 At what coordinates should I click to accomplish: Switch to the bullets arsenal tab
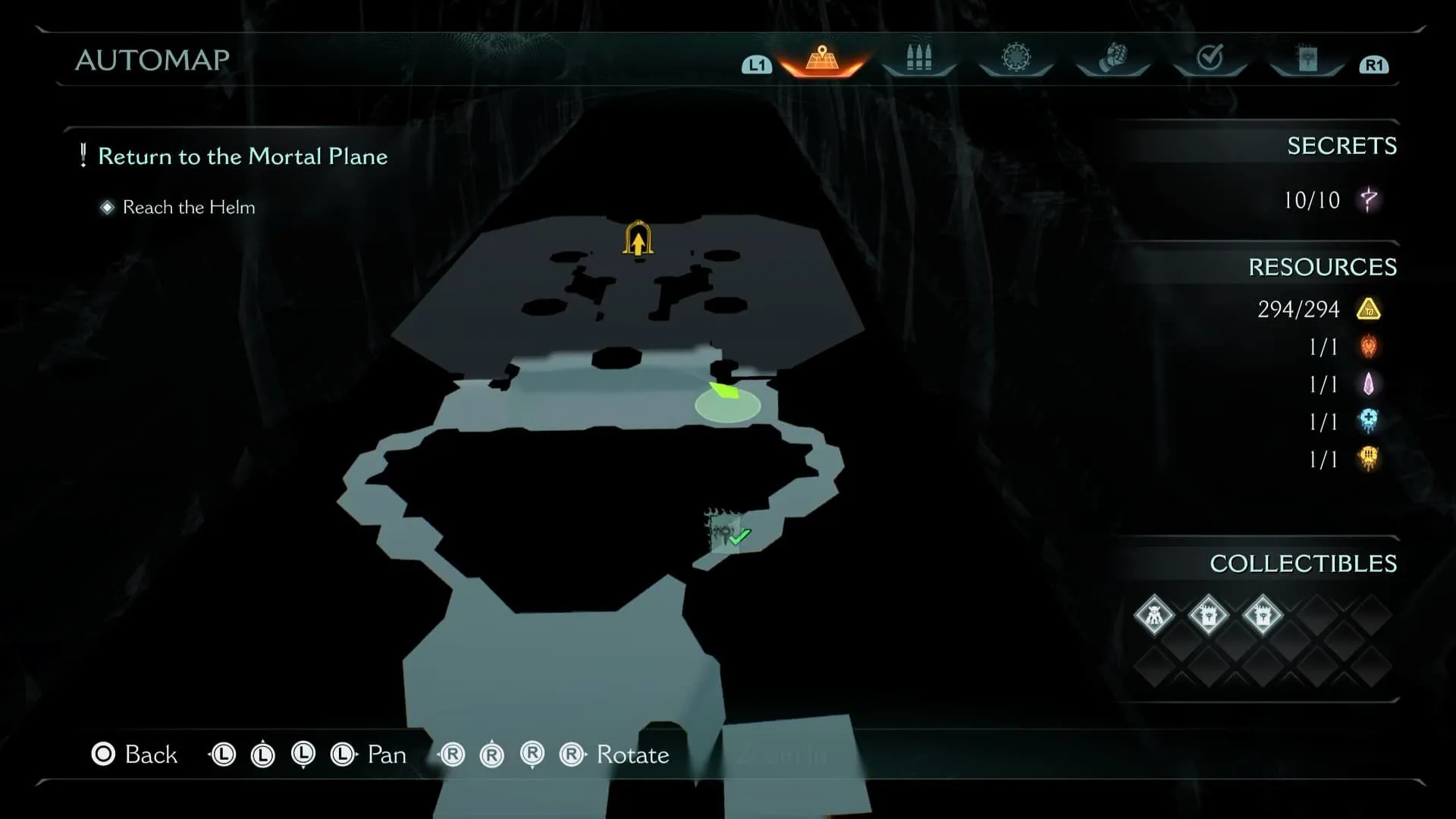tap(918, 58)
